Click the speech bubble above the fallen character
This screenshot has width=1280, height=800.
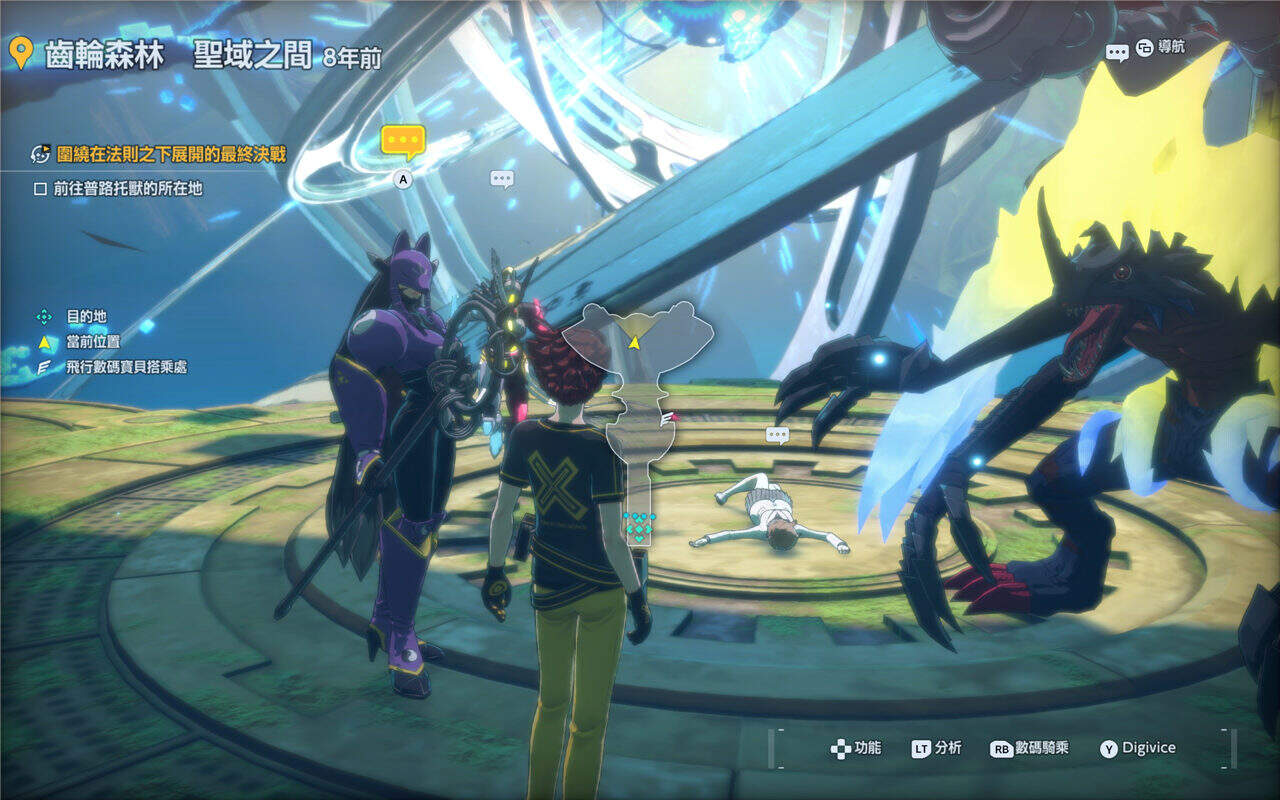pos(777,435)
